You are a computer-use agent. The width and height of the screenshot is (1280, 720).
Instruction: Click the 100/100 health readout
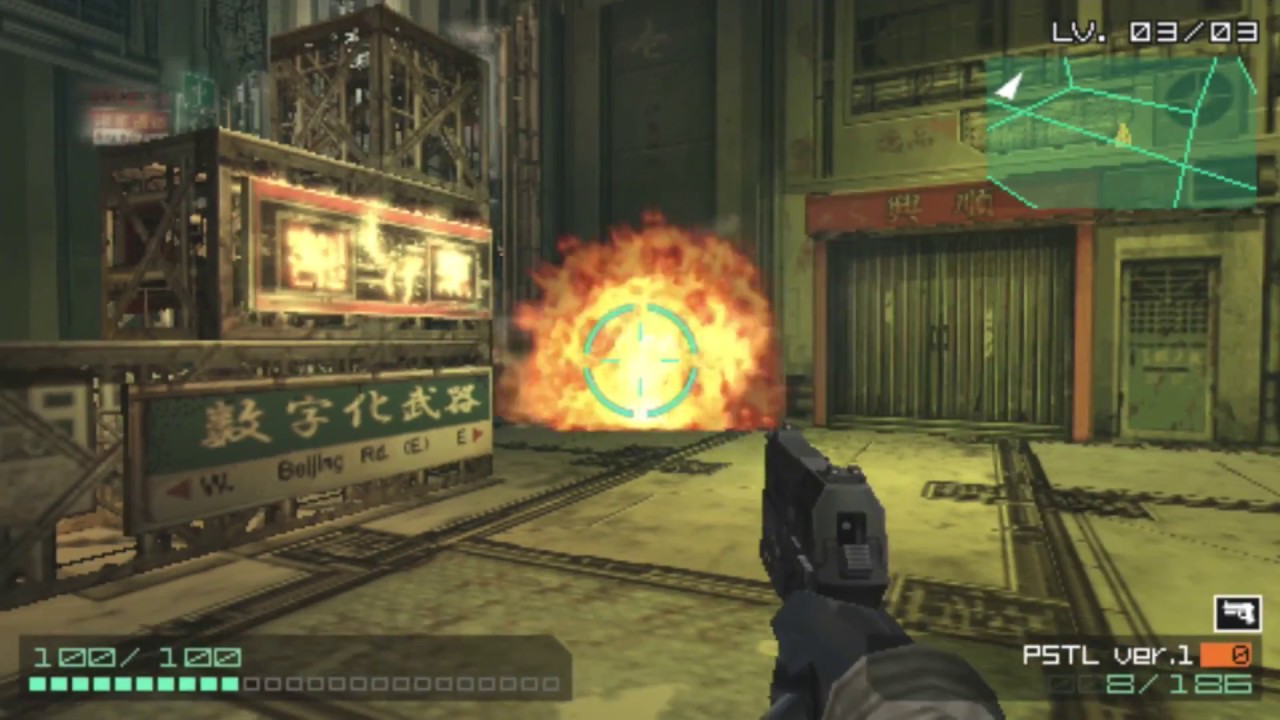pyautogui.click(x=135, y=657)
